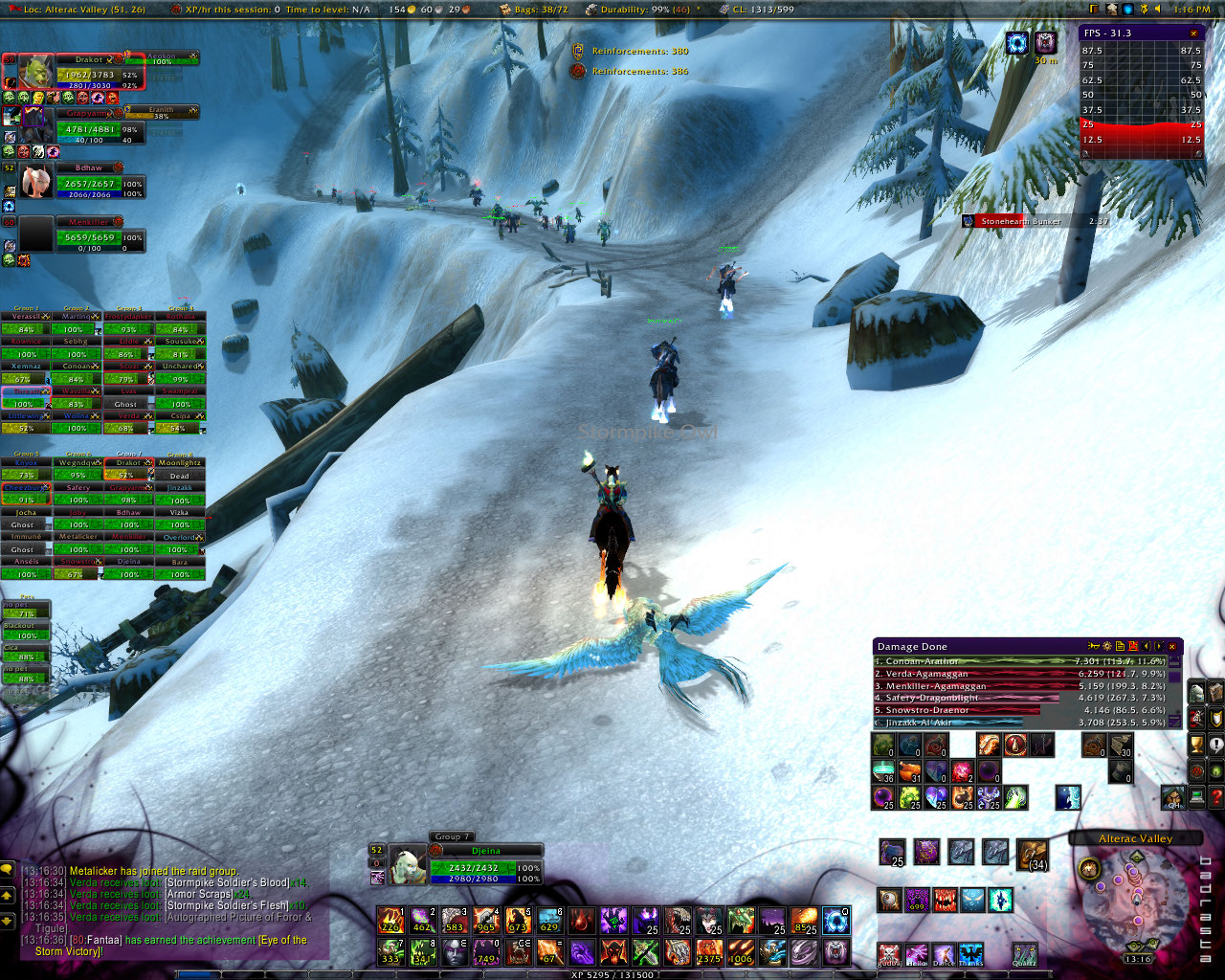Close the FPS graph window

click(1193, 33)
